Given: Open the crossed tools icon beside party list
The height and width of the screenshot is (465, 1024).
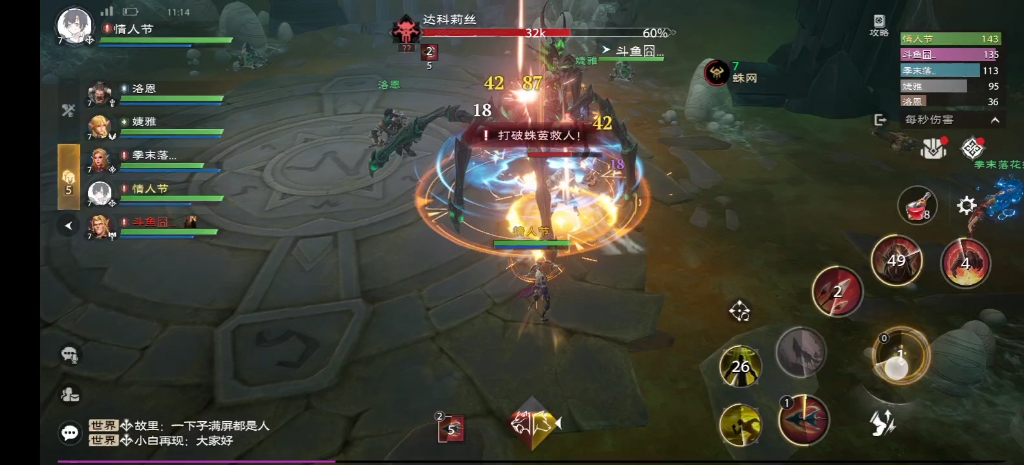Looking at the screenshot, I should pos(69,110).
